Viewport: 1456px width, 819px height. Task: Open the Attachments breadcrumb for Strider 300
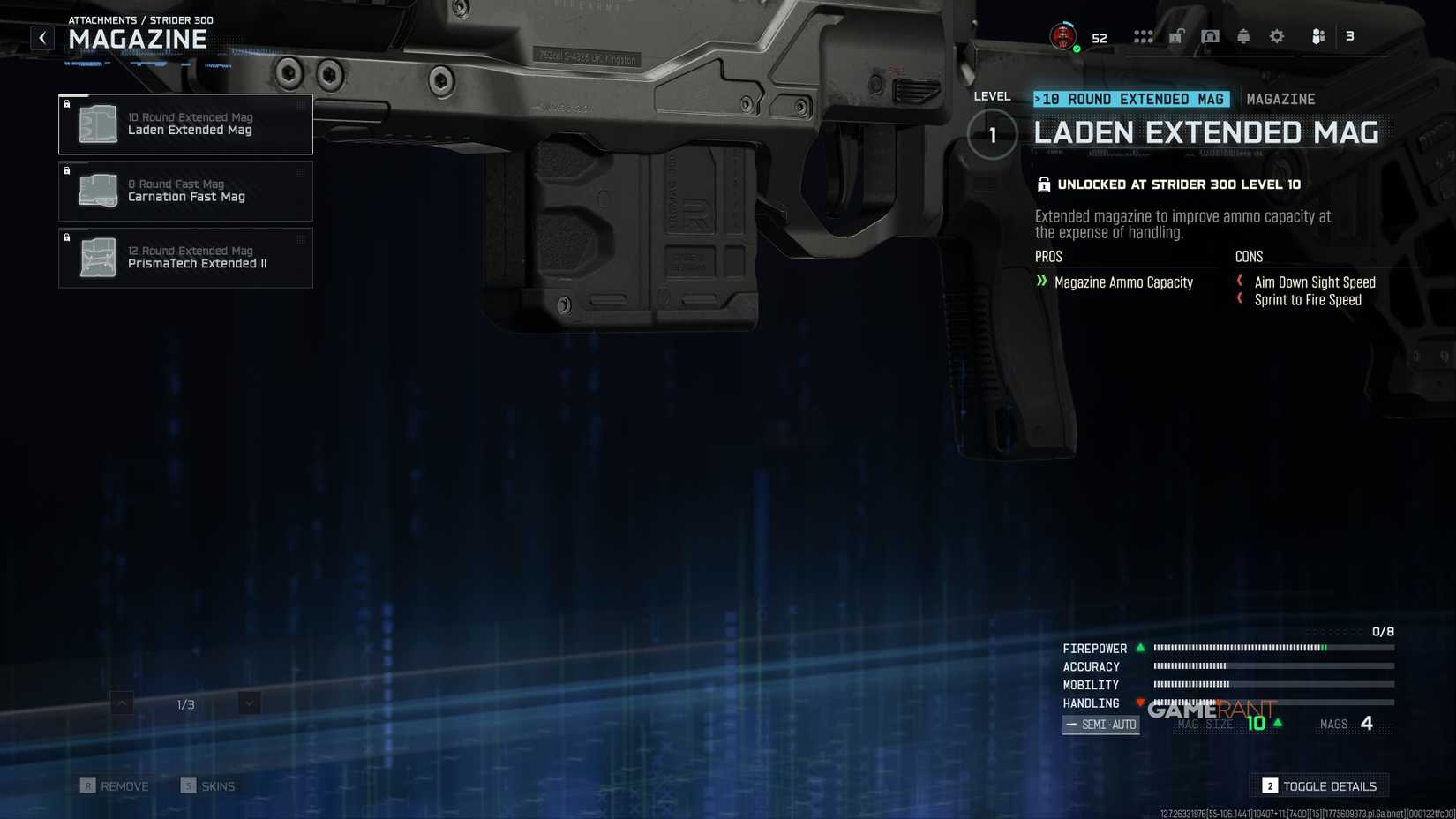coord(141,19)
